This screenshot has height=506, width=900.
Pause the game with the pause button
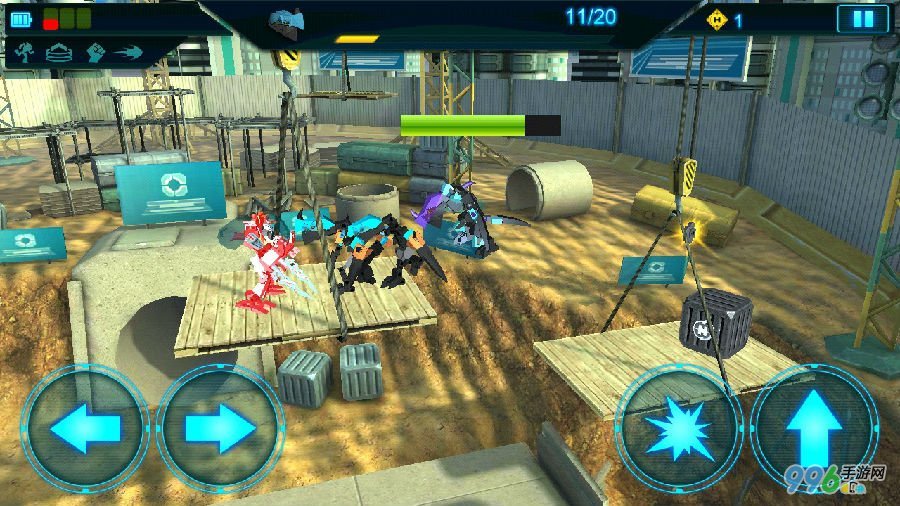tap(862, 19)
